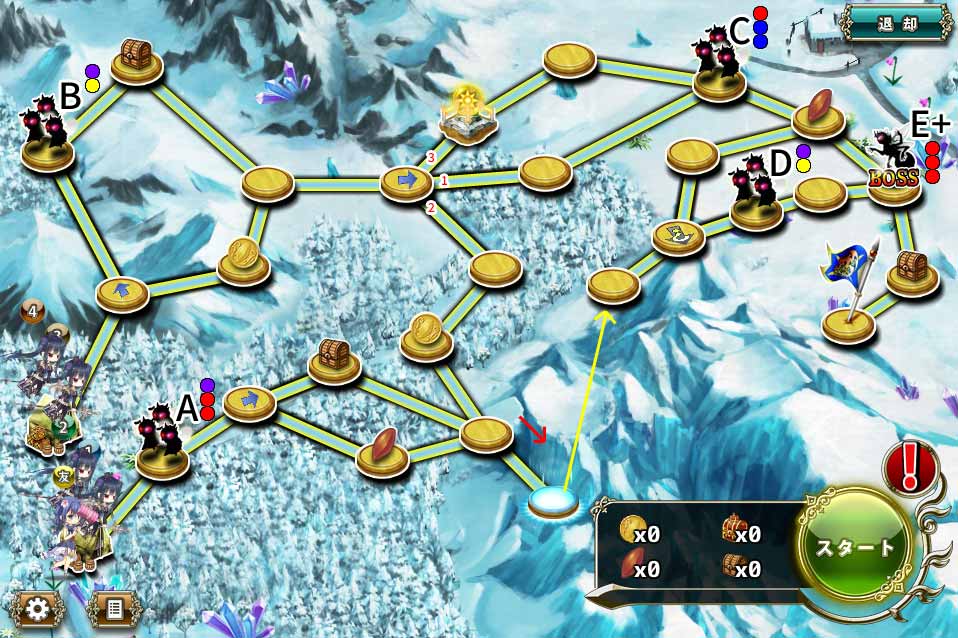Viewport: 958px width, 638px height.
Task: Retreat using the 退却 button
Action: 896,22
